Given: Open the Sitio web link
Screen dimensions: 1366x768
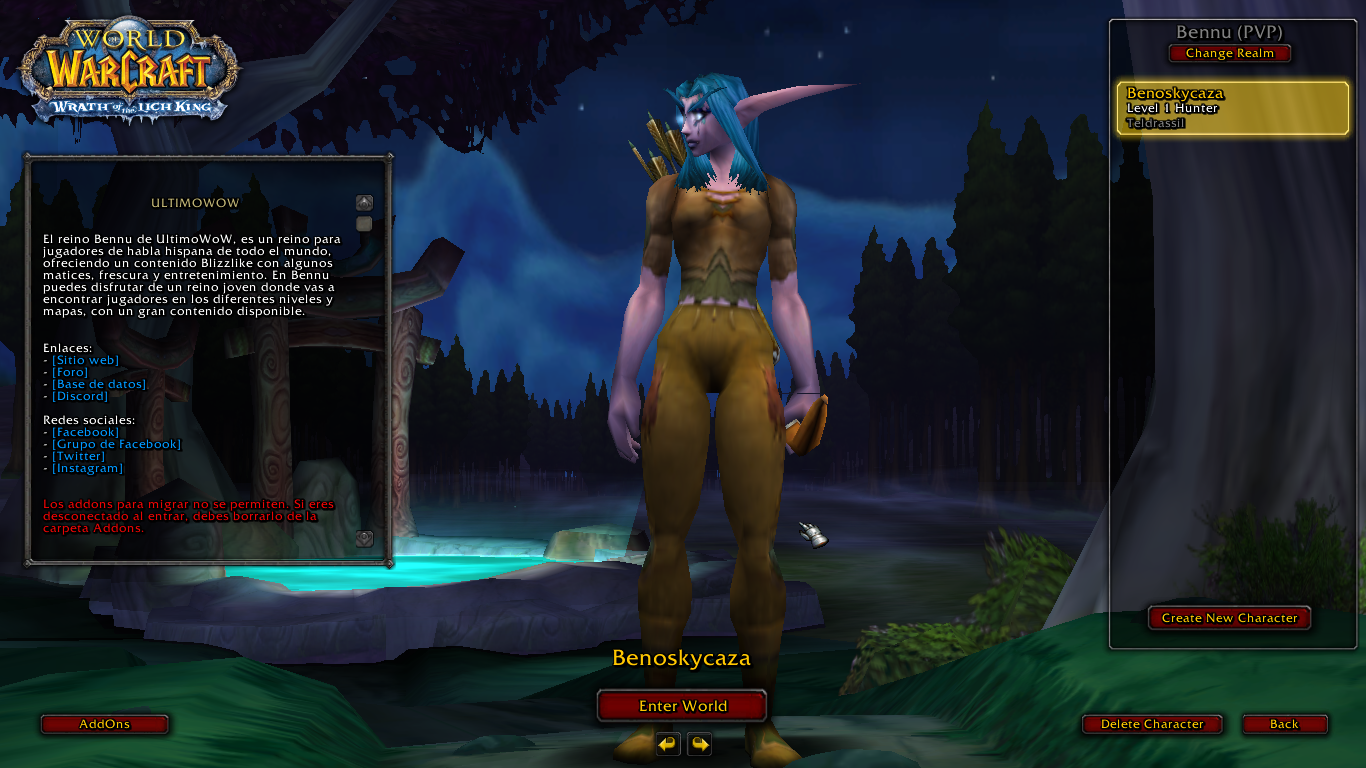Looking at the screenshot, I should (x=85, y=360).
